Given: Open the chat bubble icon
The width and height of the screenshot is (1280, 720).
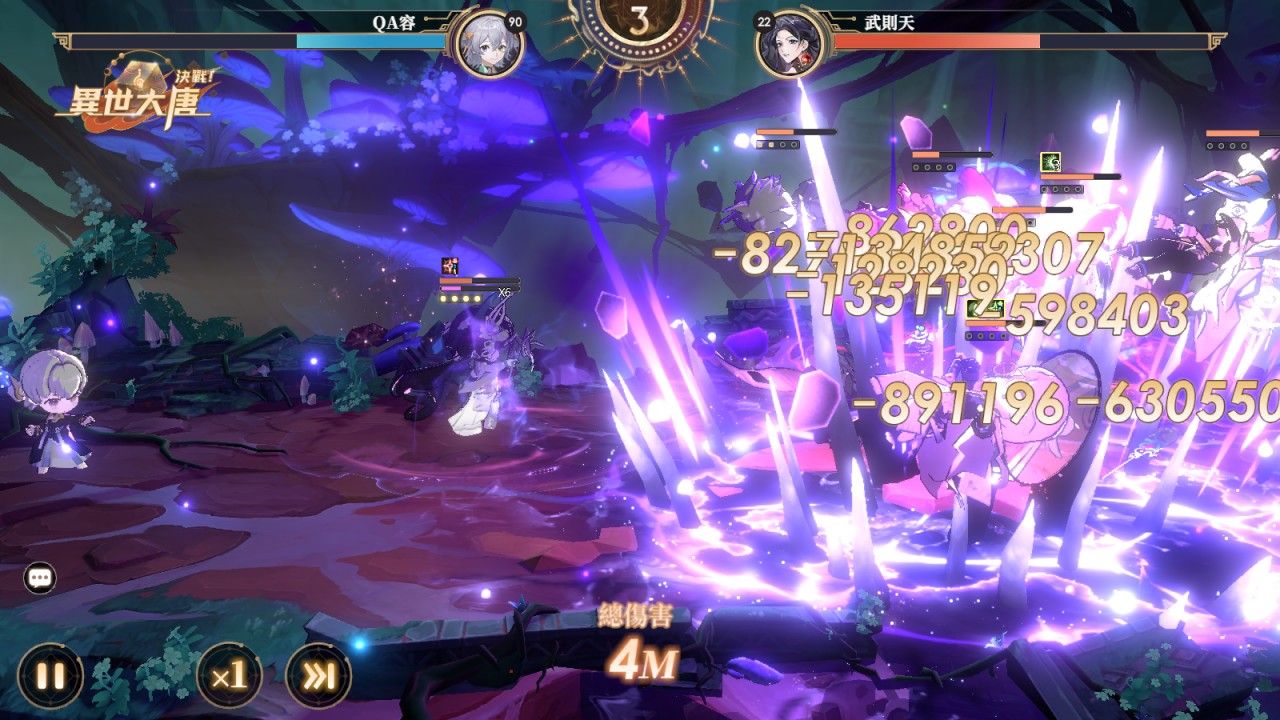Looking at the screenshot, I should [x=40, y=578].
